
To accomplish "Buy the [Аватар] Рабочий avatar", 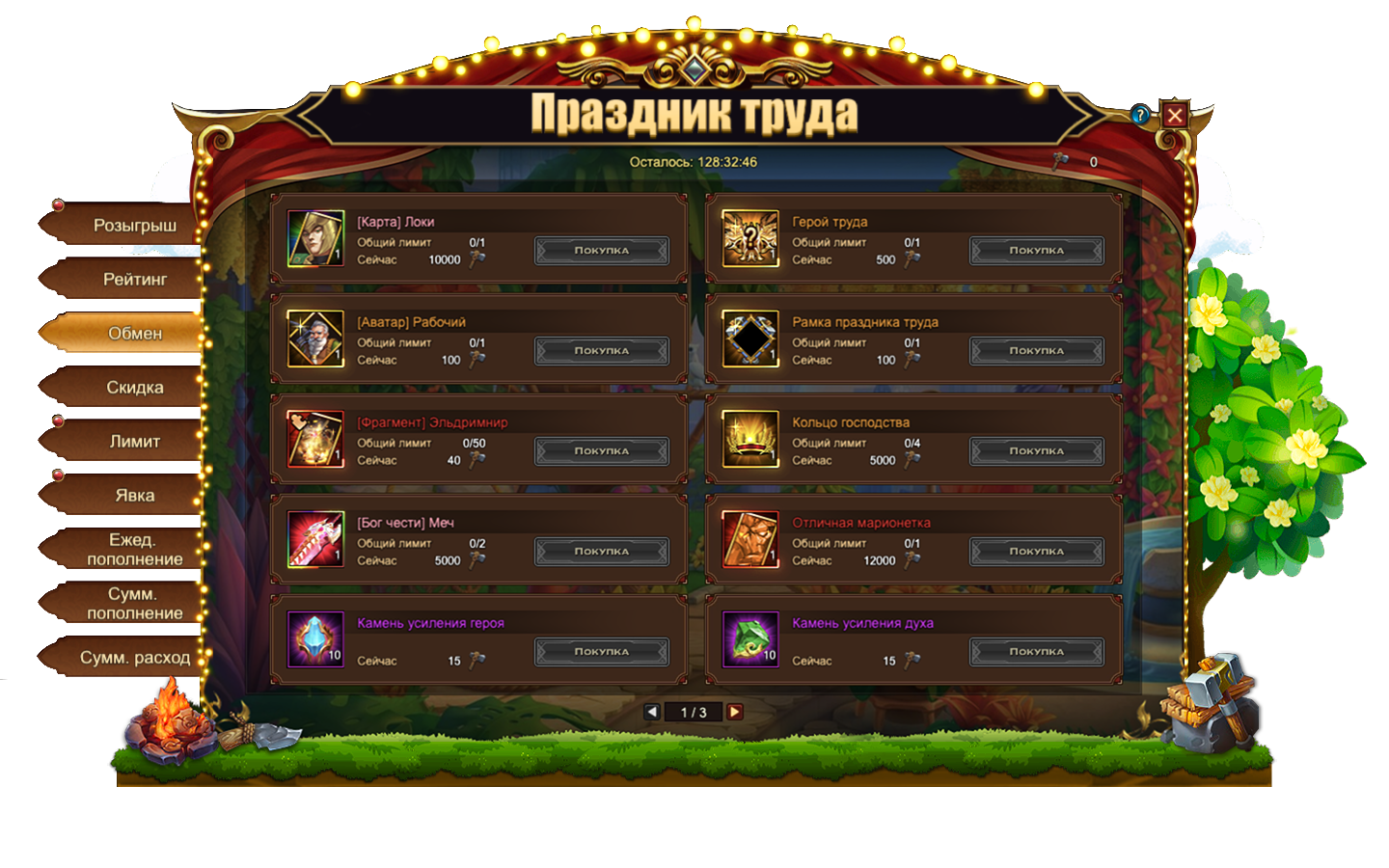I will [602, 351].
